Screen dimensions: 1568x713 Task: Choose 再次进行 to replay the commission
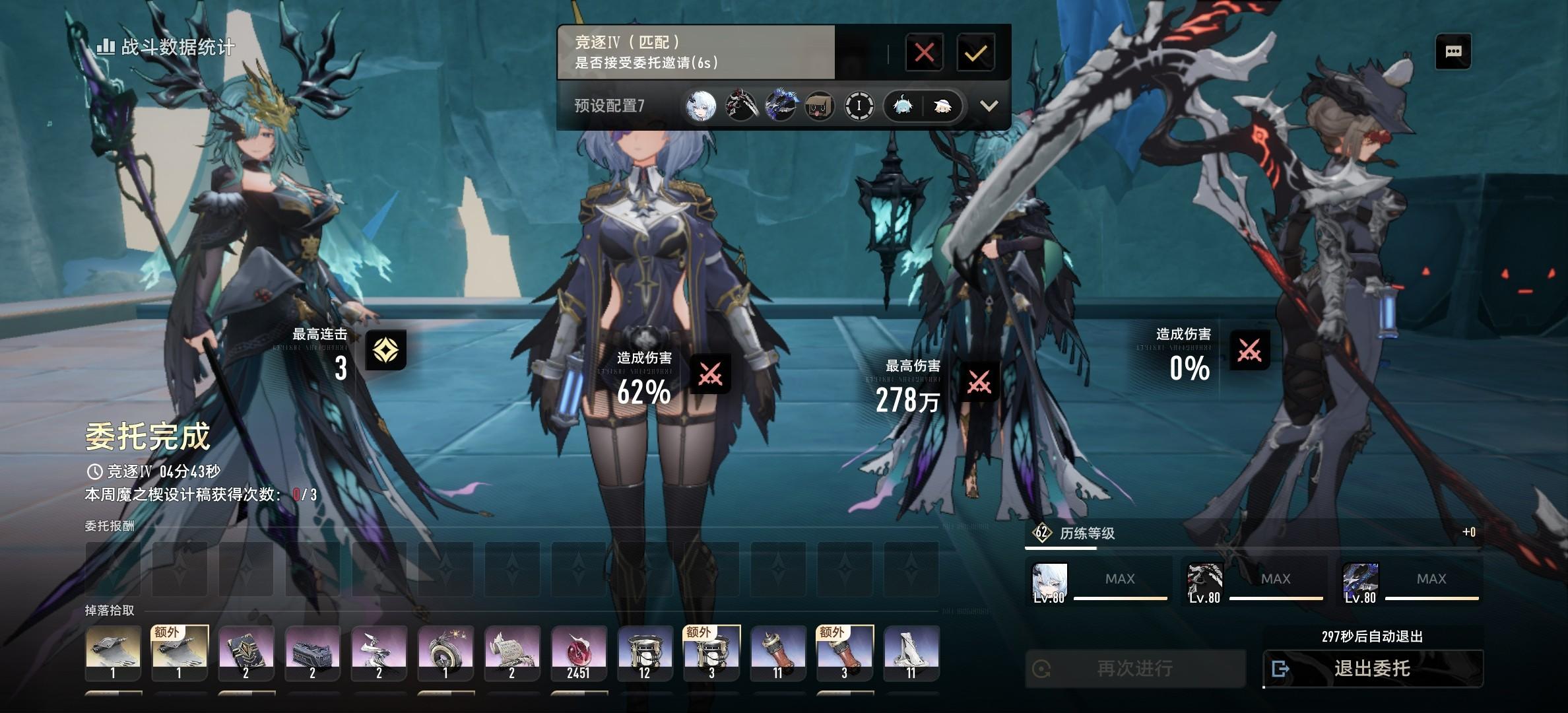tap(1135, 669)
